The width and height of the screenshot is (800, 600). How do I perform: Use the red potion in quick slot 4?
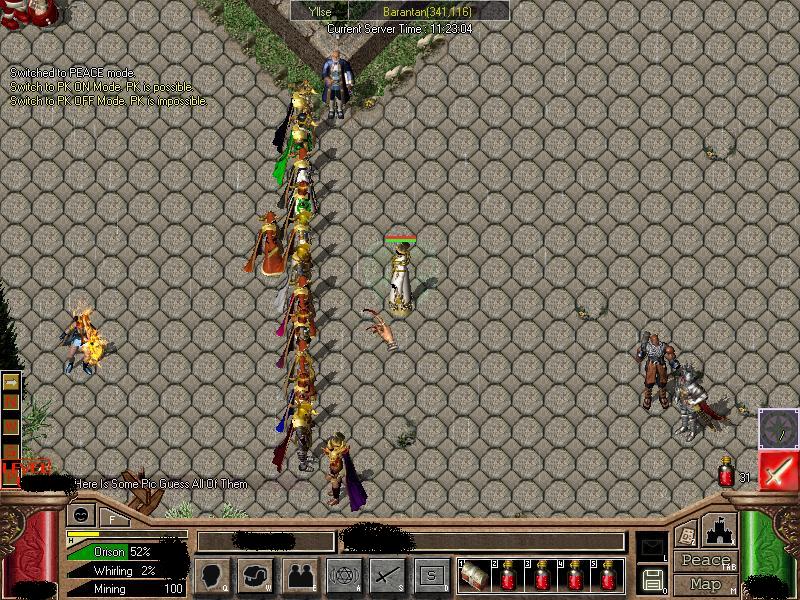(x=574, y=576)
